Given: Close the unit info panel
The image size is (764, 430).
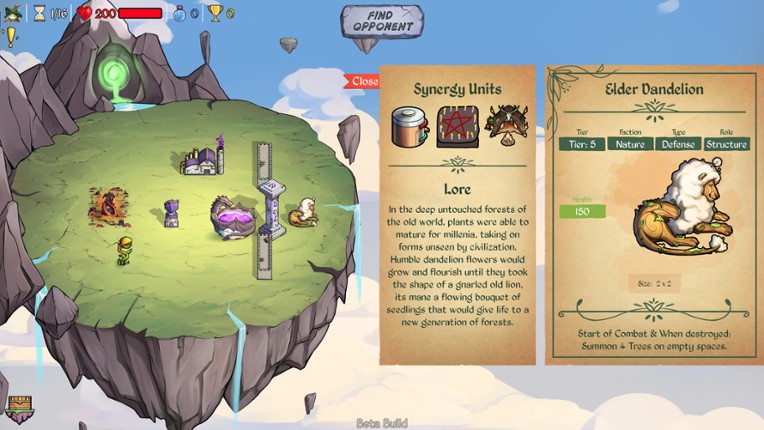Looking at the screenshot, I should (x=364, y=81).
